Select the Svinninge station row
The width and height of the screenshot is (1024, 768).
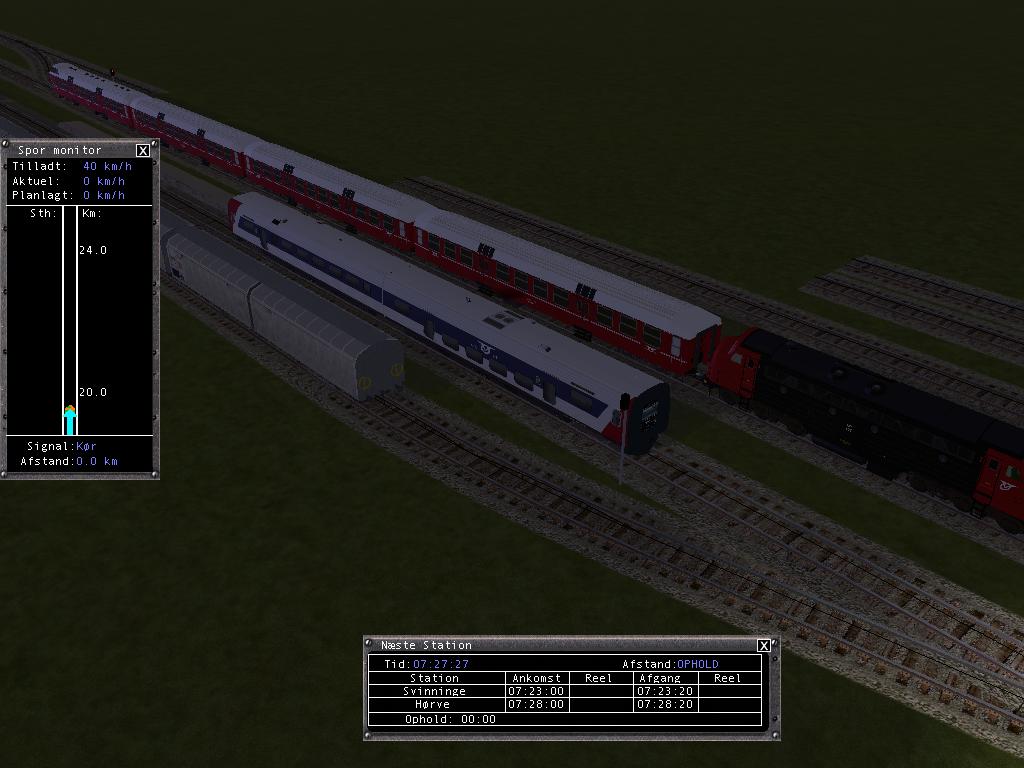click(x=435, y=691)
